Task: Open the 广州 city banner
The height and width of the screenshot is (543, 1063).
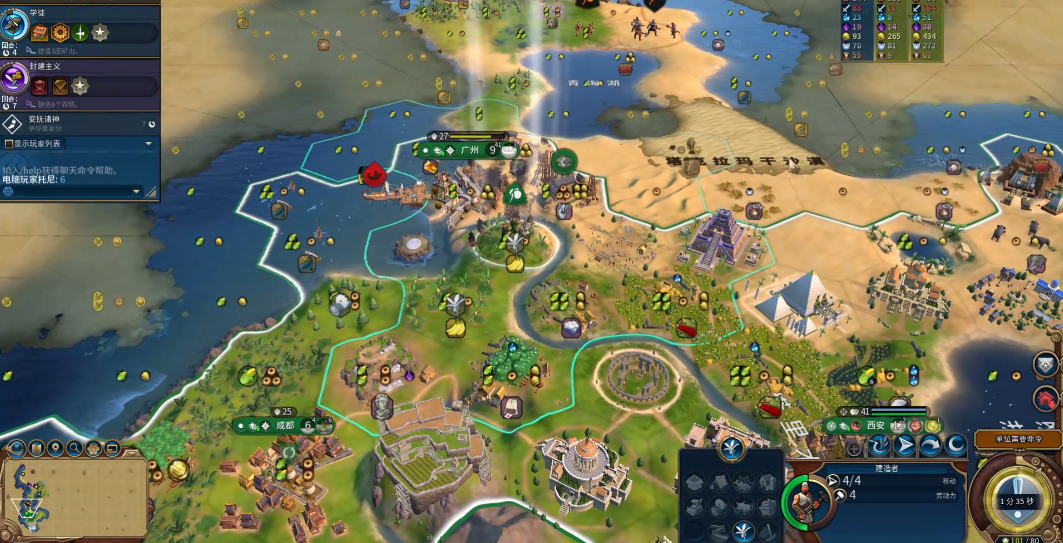Action: 468,150
